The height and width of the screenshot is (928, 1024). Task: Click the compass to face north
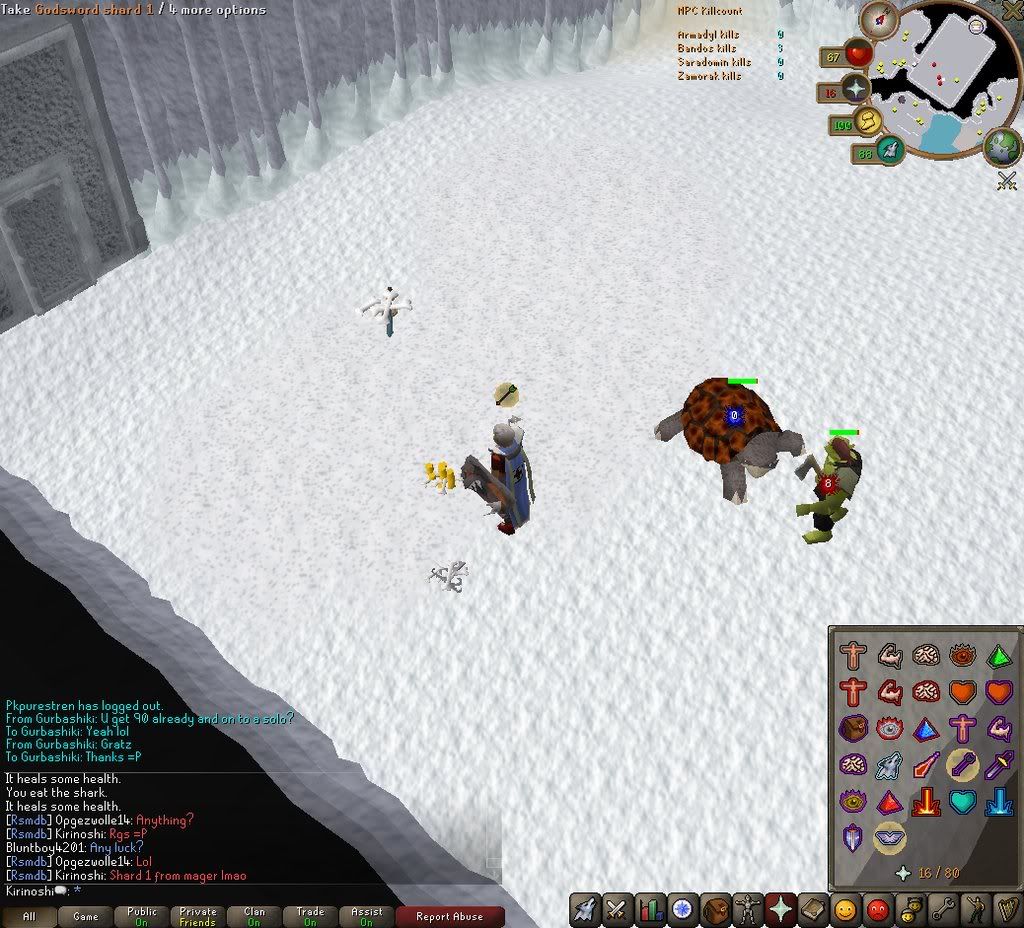pyautogui.click(x=879, y=17)
